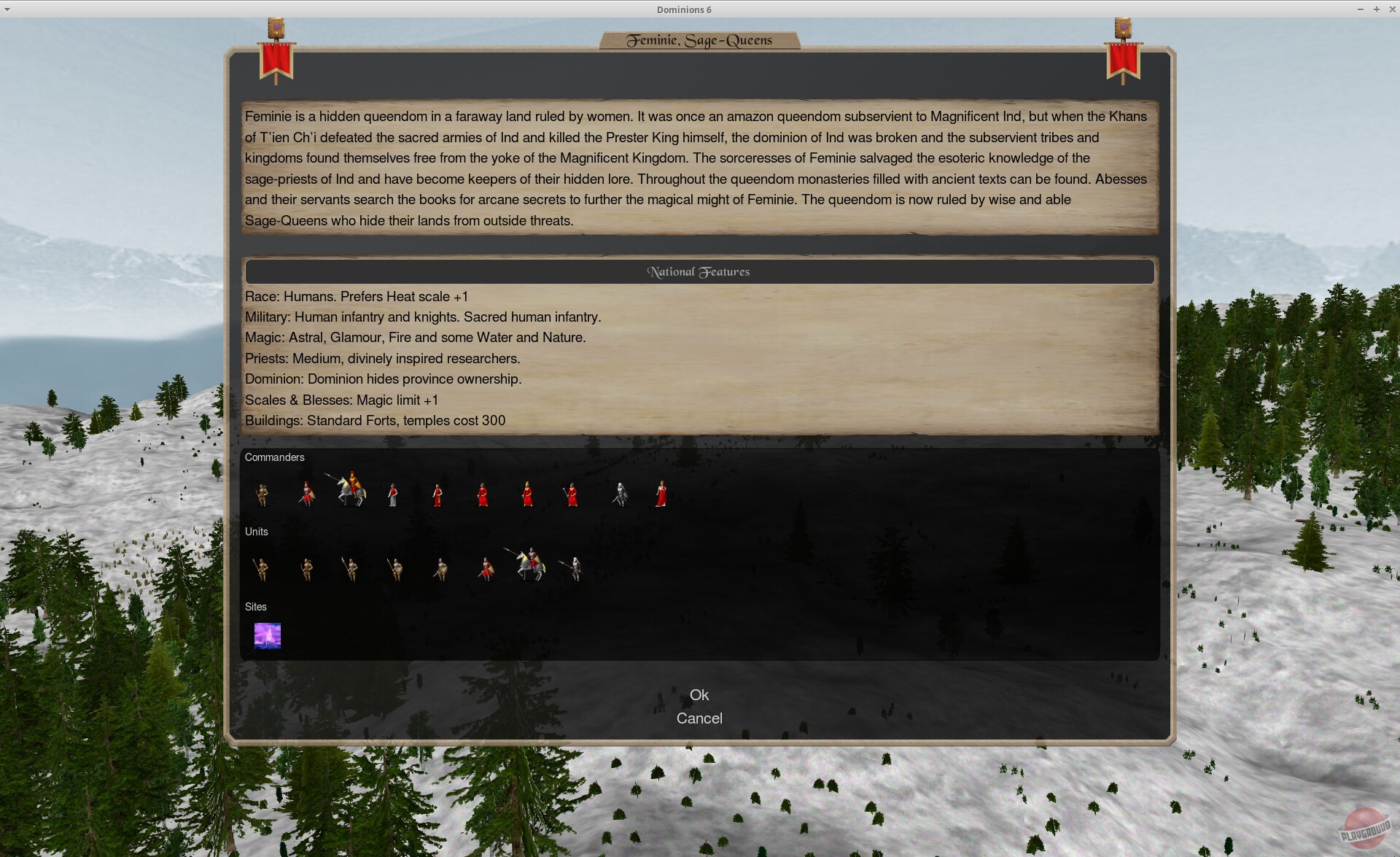Select the armored knight commander with sword
The height and width of the screenshot is (857, 1400).
pos(618,495)
